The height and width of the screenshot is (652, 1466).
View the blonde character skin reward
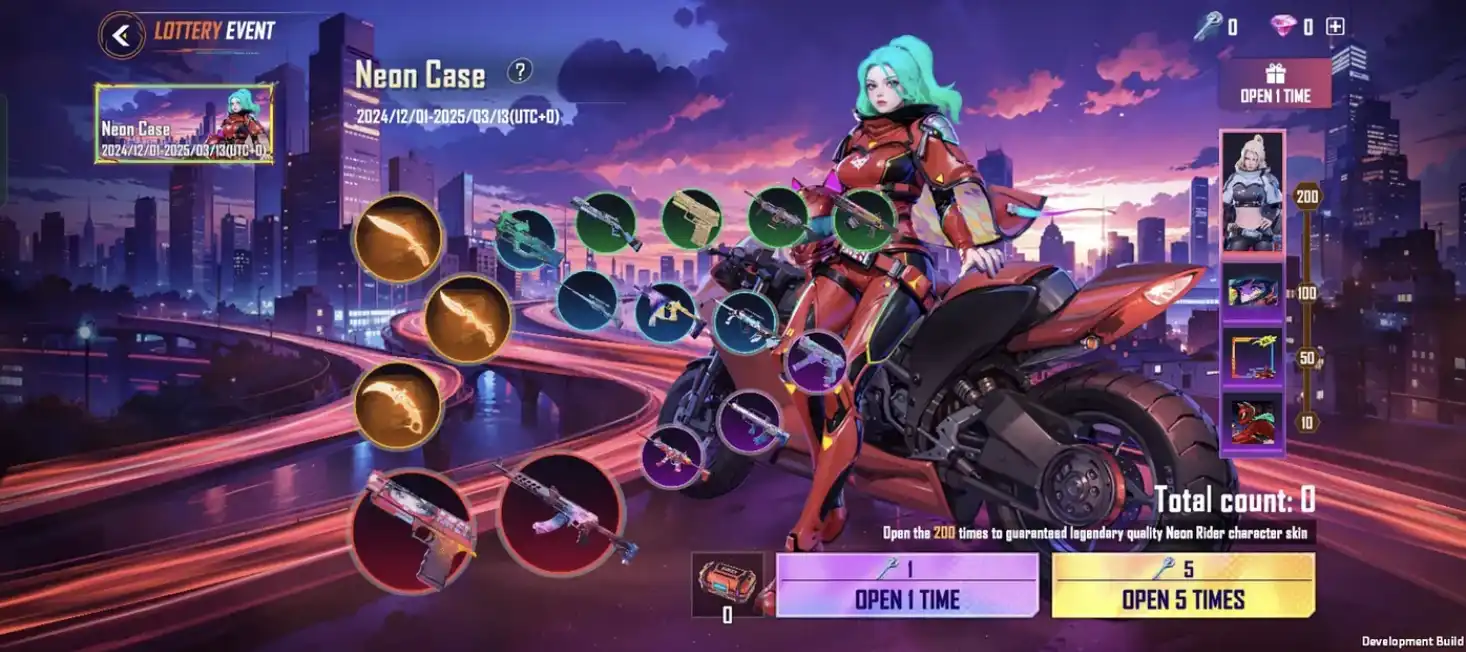1252,192
